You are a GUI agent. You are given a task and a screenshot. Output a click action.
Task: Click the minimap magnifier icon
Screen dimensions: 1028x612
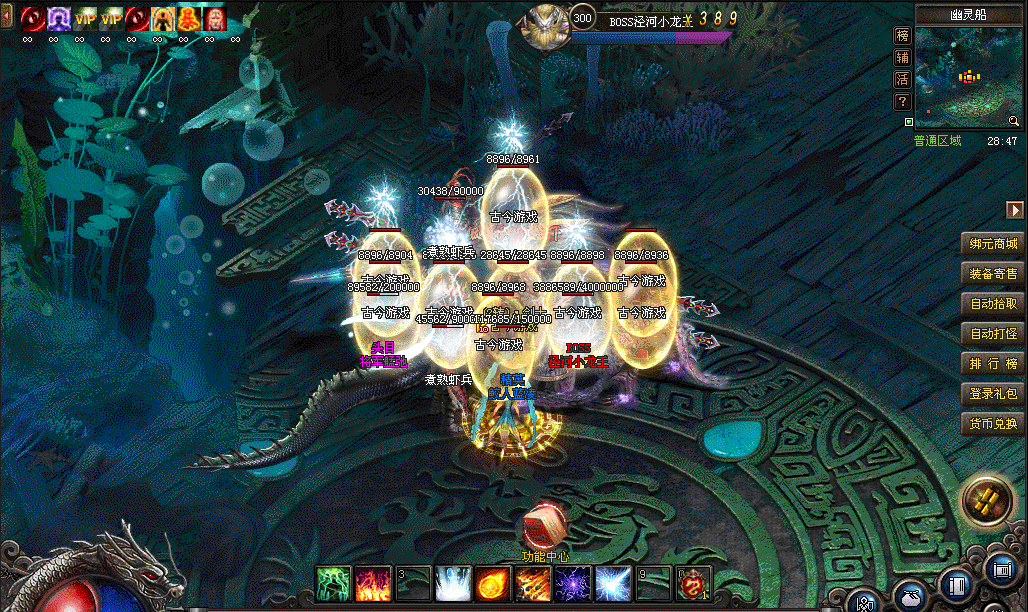coord(1014,121)
